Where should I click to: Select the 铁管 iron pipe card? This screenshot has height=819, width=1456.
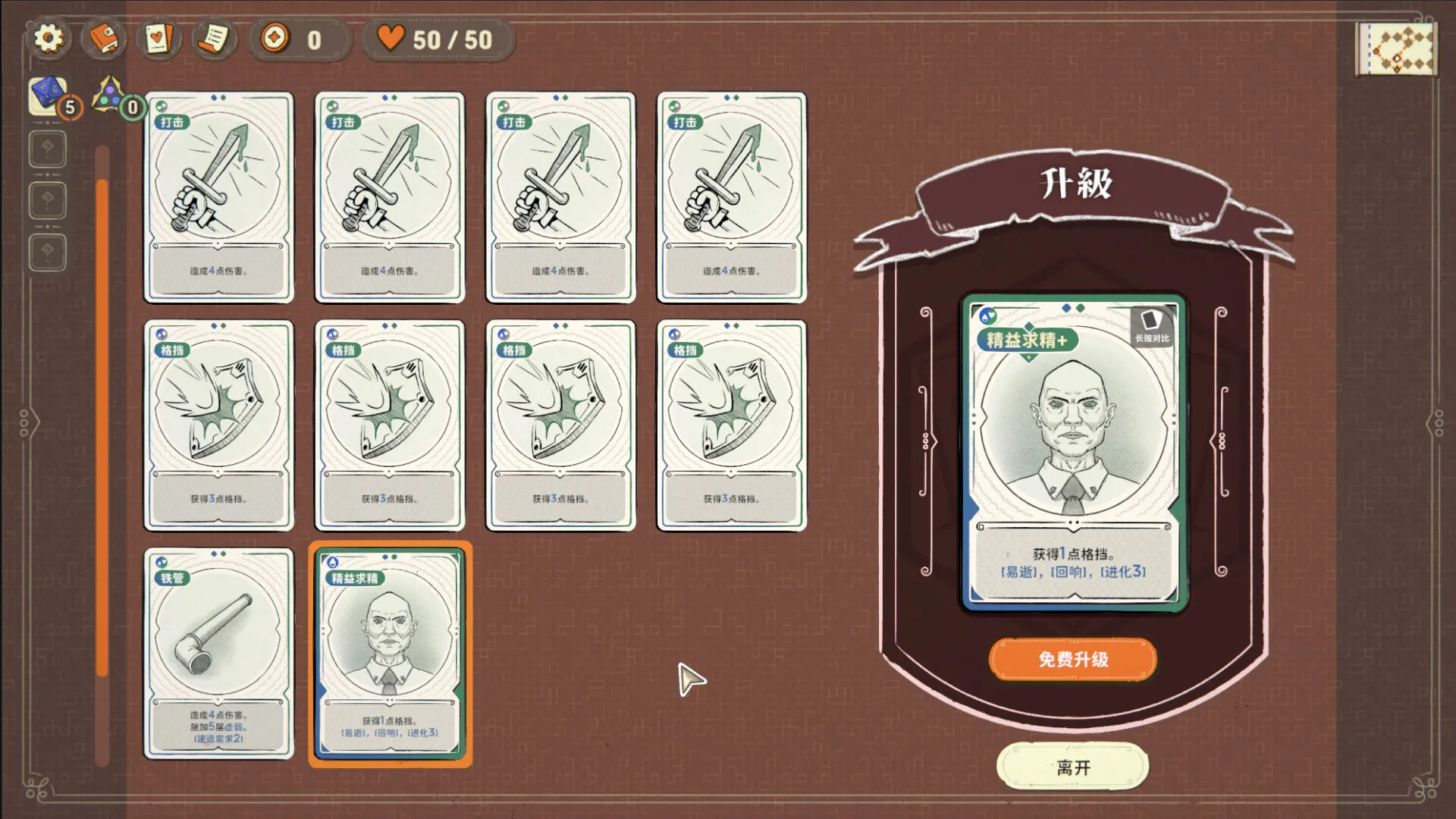pyautogui.click(x=218, y=652)
